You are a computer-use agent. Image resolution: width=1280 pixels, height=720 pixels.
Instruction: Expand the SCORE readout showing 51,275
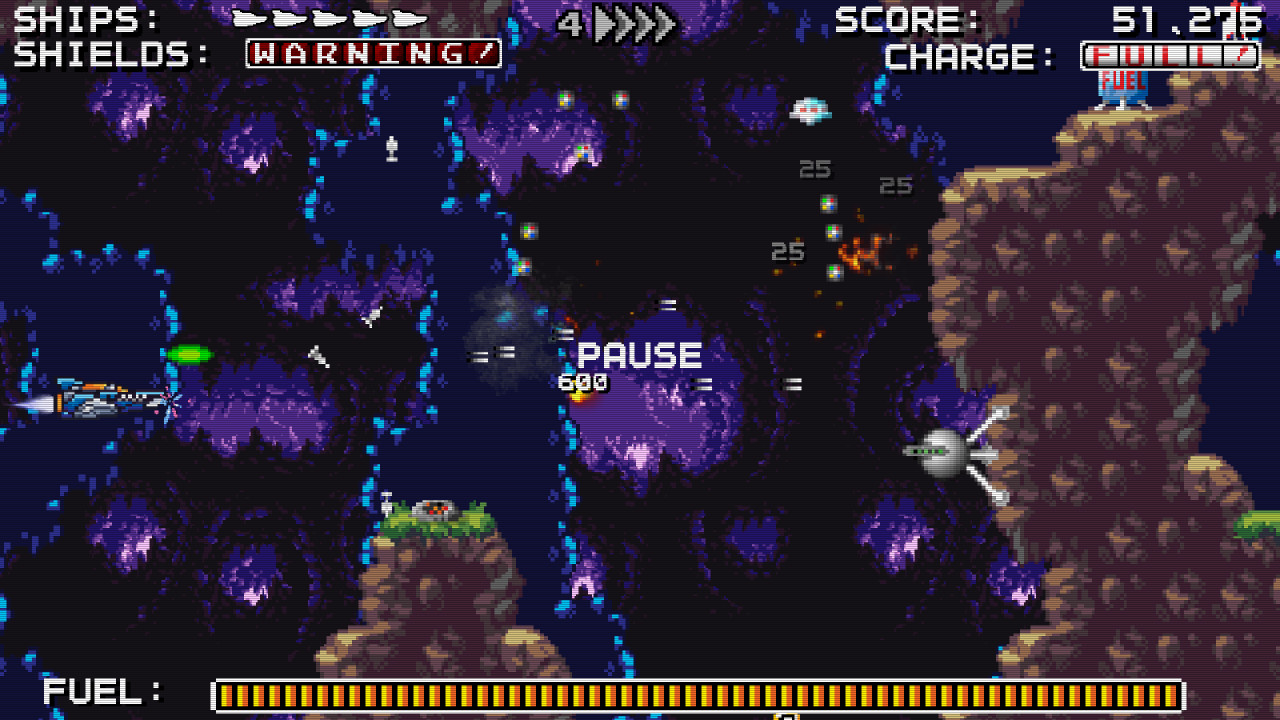click(x=1190, y=18)
